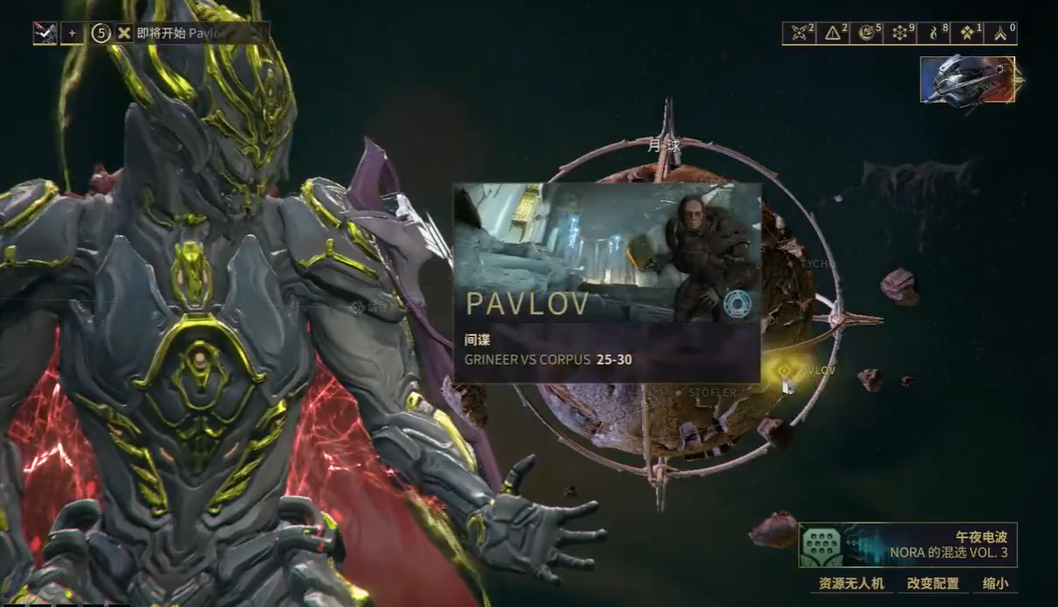Open the 资源无人机 (resource drone) option

click(851, 583)
